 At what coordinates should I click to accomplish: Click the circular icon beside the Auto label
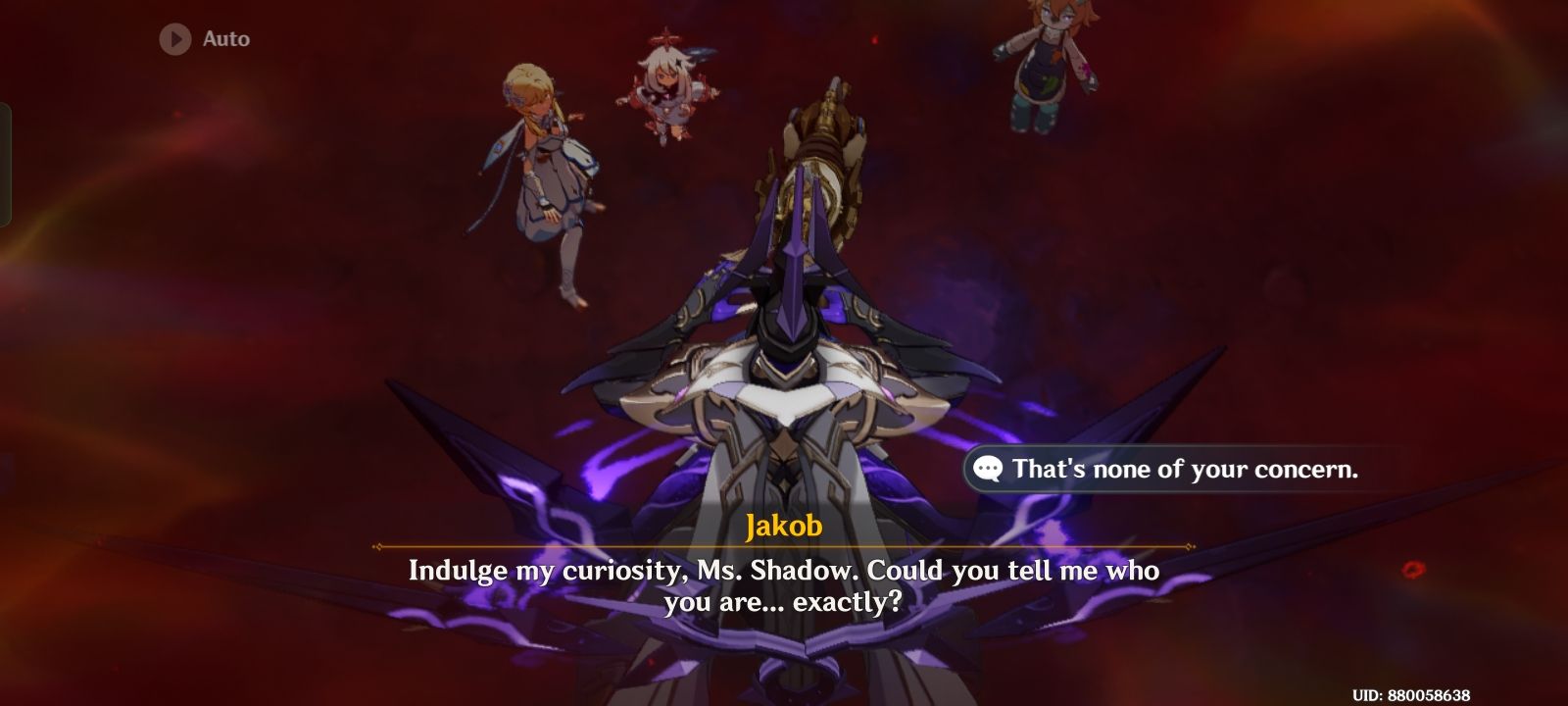(173, 40)
